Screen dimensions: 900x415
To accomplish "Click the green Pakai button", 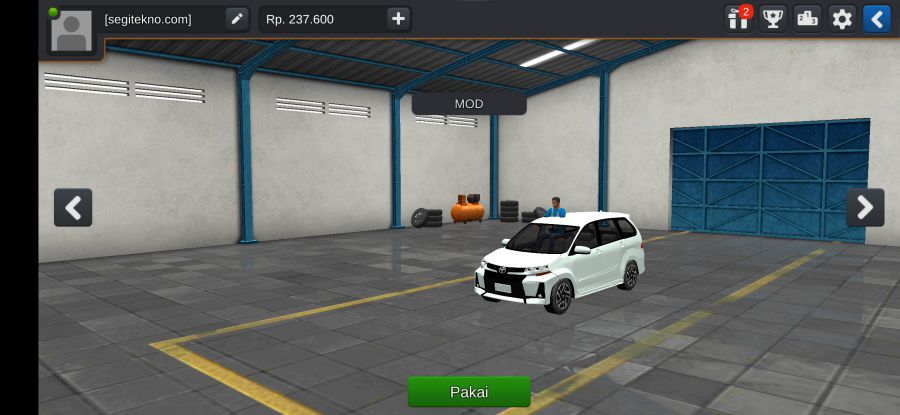I will pos(469,391).
